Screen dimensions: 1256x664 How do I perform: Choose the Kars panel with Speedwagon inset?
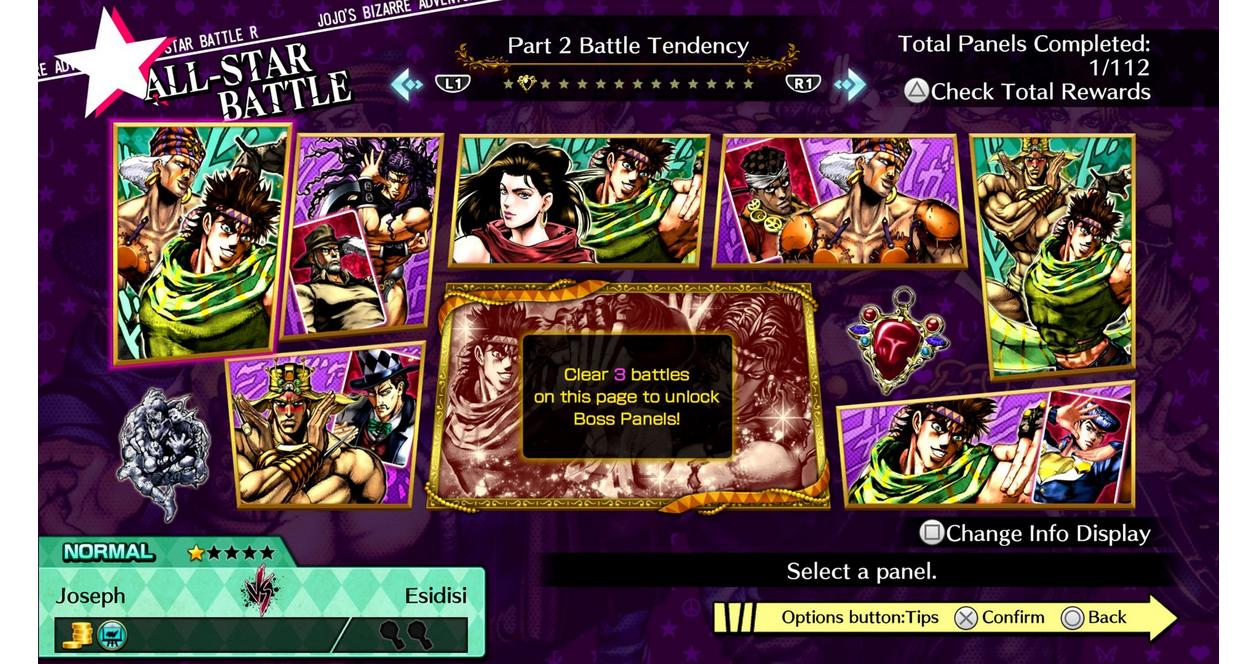362,235
